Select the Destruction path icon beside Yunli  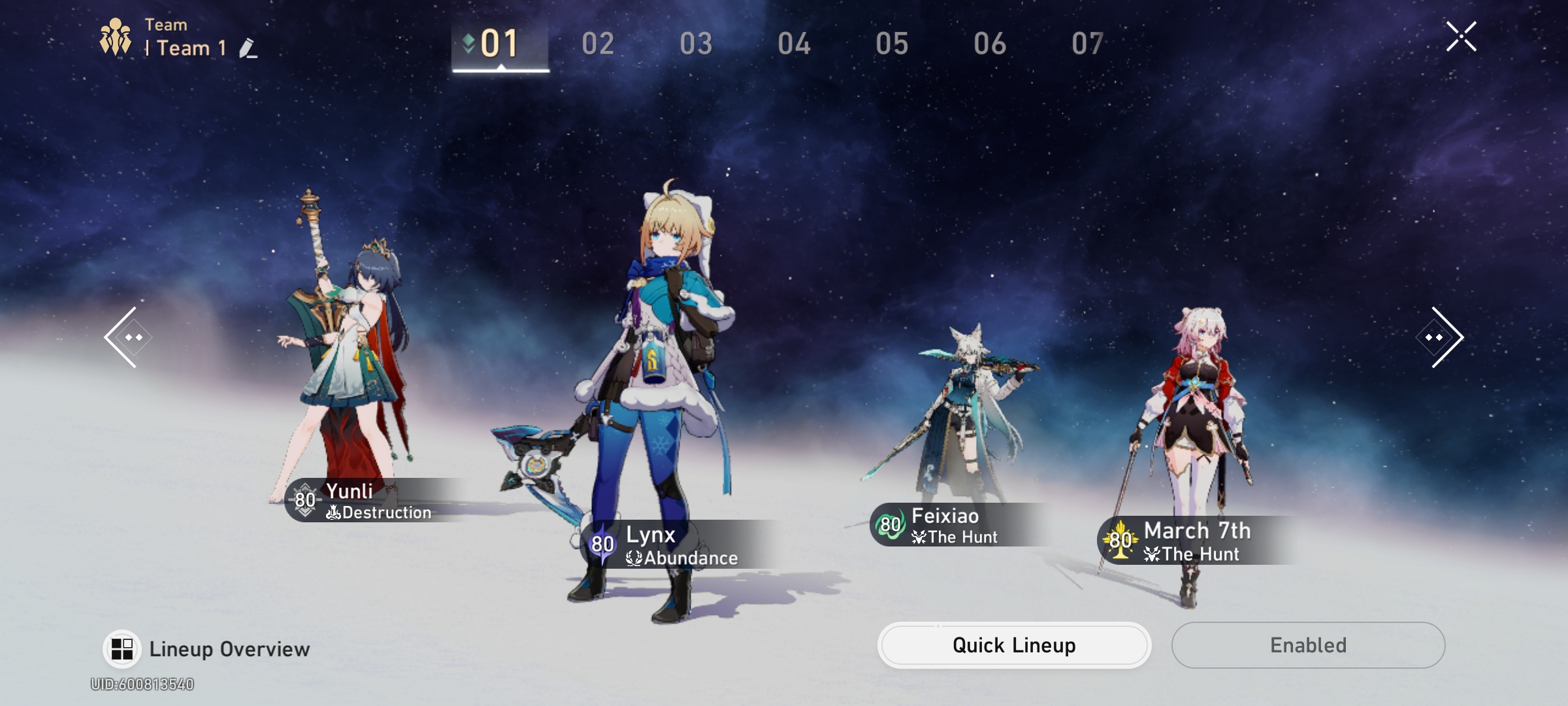point(335,513)
